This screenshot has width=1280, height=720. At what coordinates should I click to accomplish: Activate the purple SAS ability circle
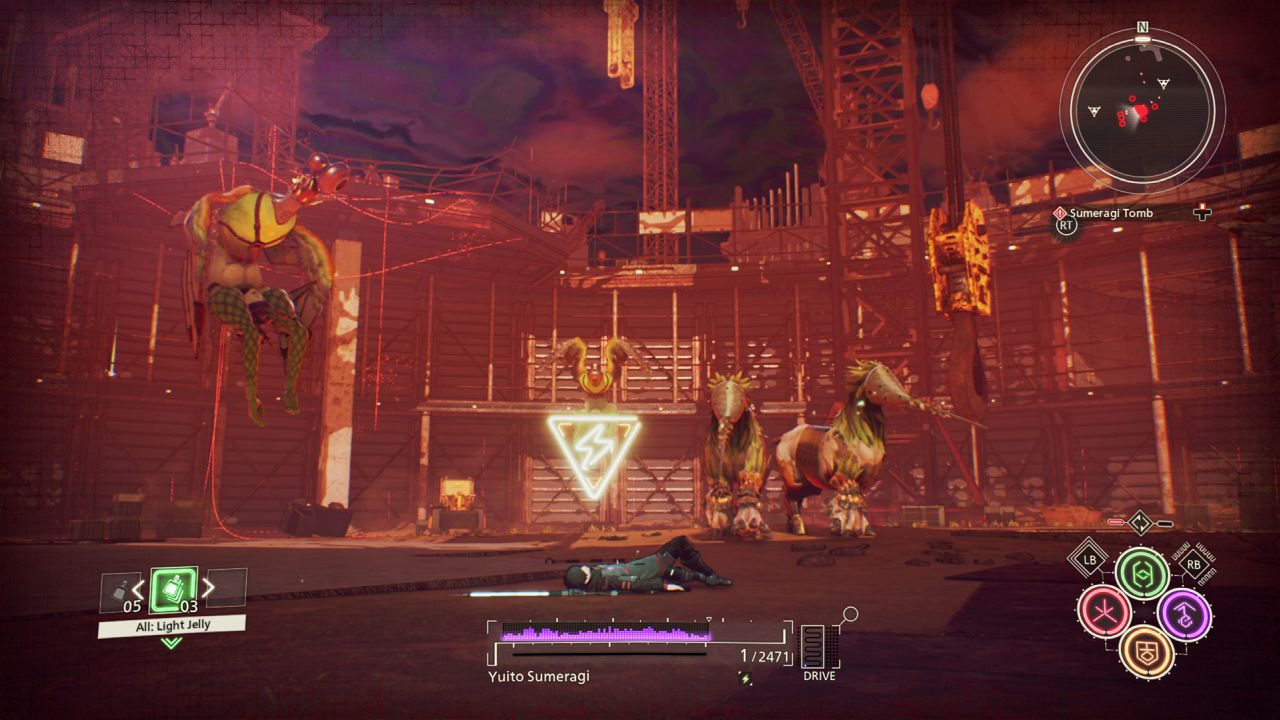click(x=1184, y=614)
